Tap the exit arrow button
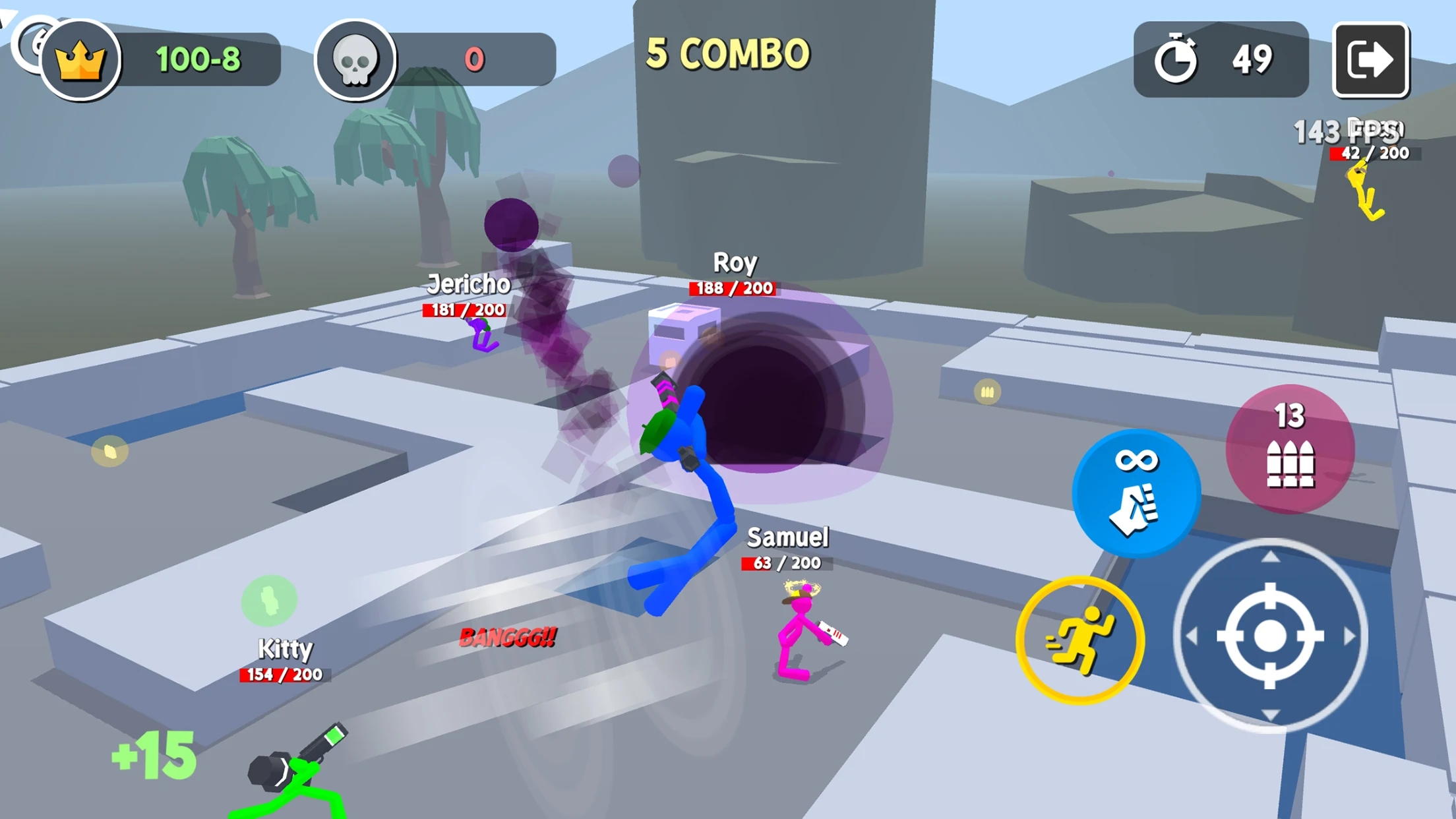This screenshot has height=819, width=1456. pos(1370,60)
